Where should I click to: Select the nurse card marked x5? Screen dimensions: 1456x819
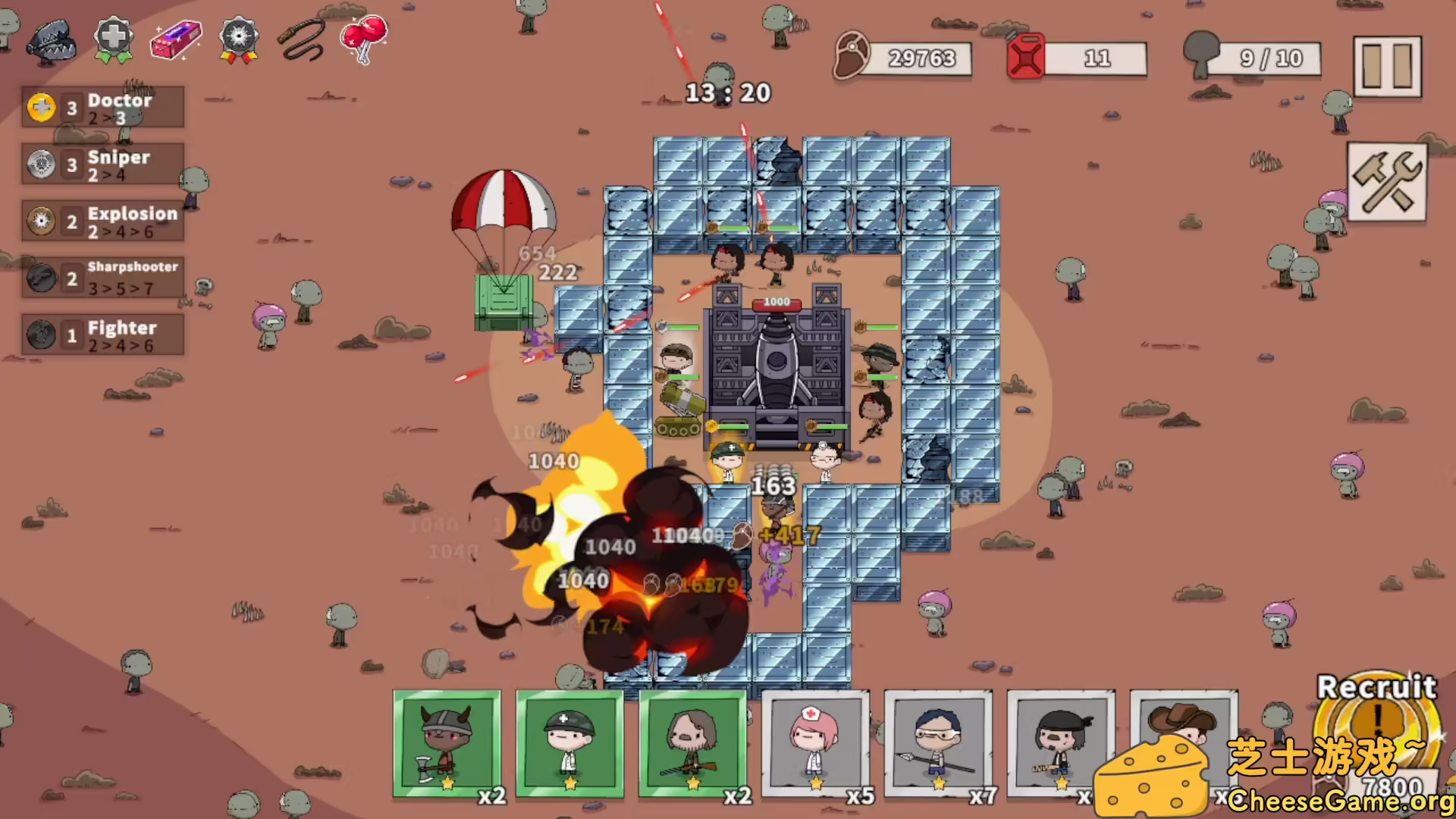pyautogui.click(x=816, y=745)
